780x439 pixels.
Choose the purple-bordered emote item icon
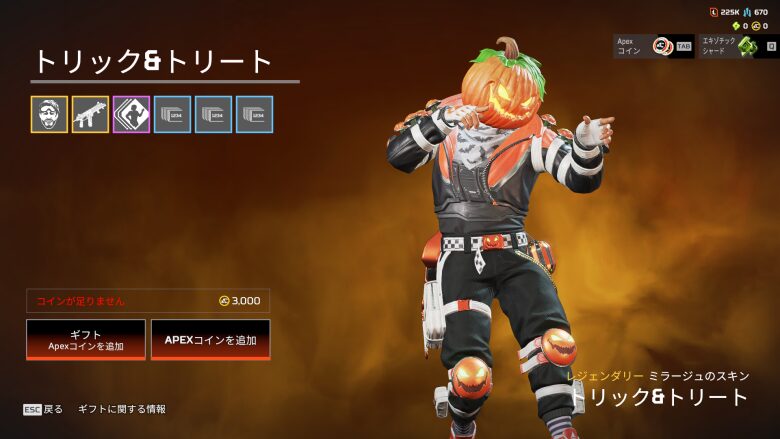131,115
